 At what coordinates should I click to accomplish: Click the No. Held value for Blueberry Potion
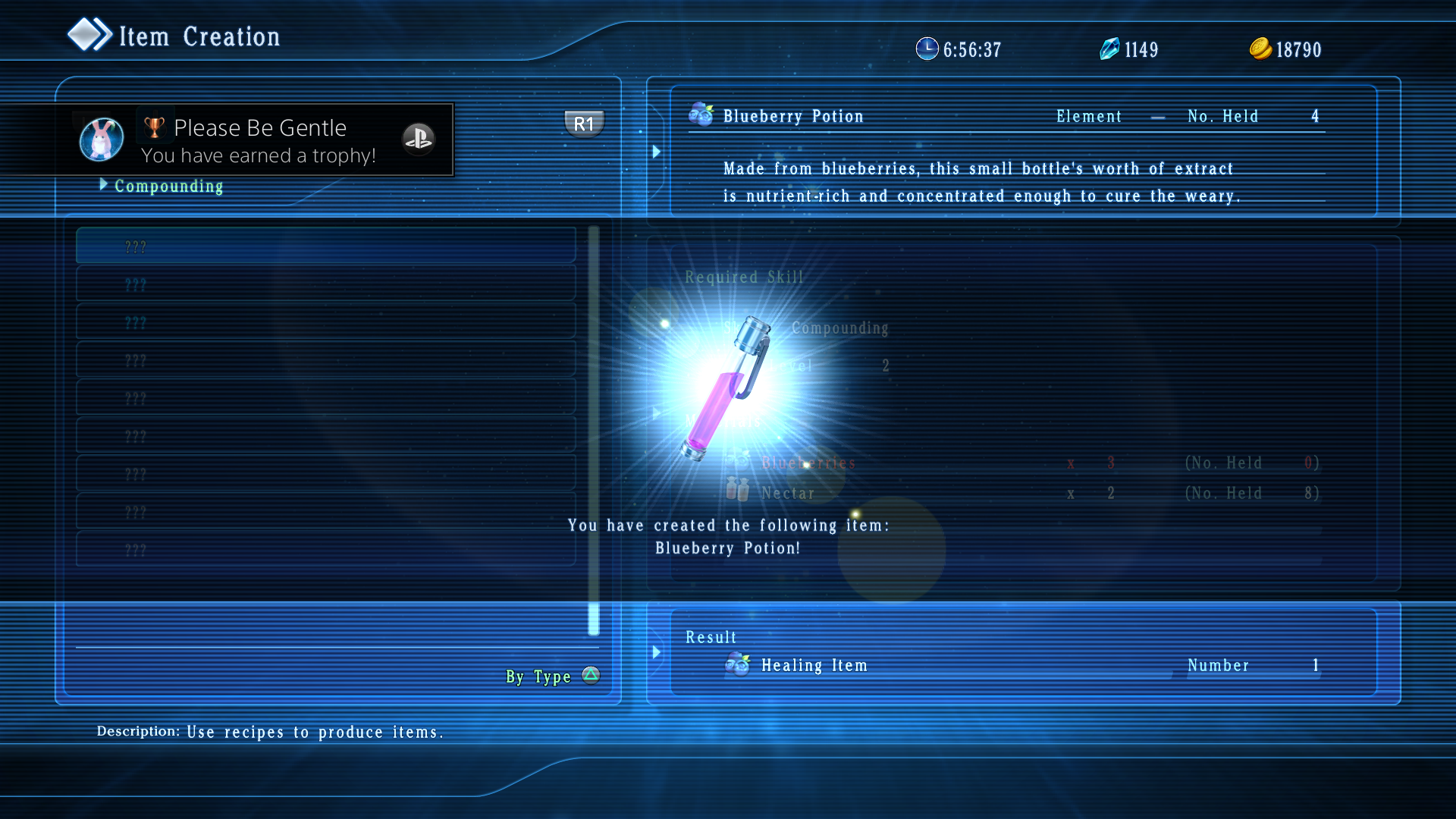pos(1315,116)
